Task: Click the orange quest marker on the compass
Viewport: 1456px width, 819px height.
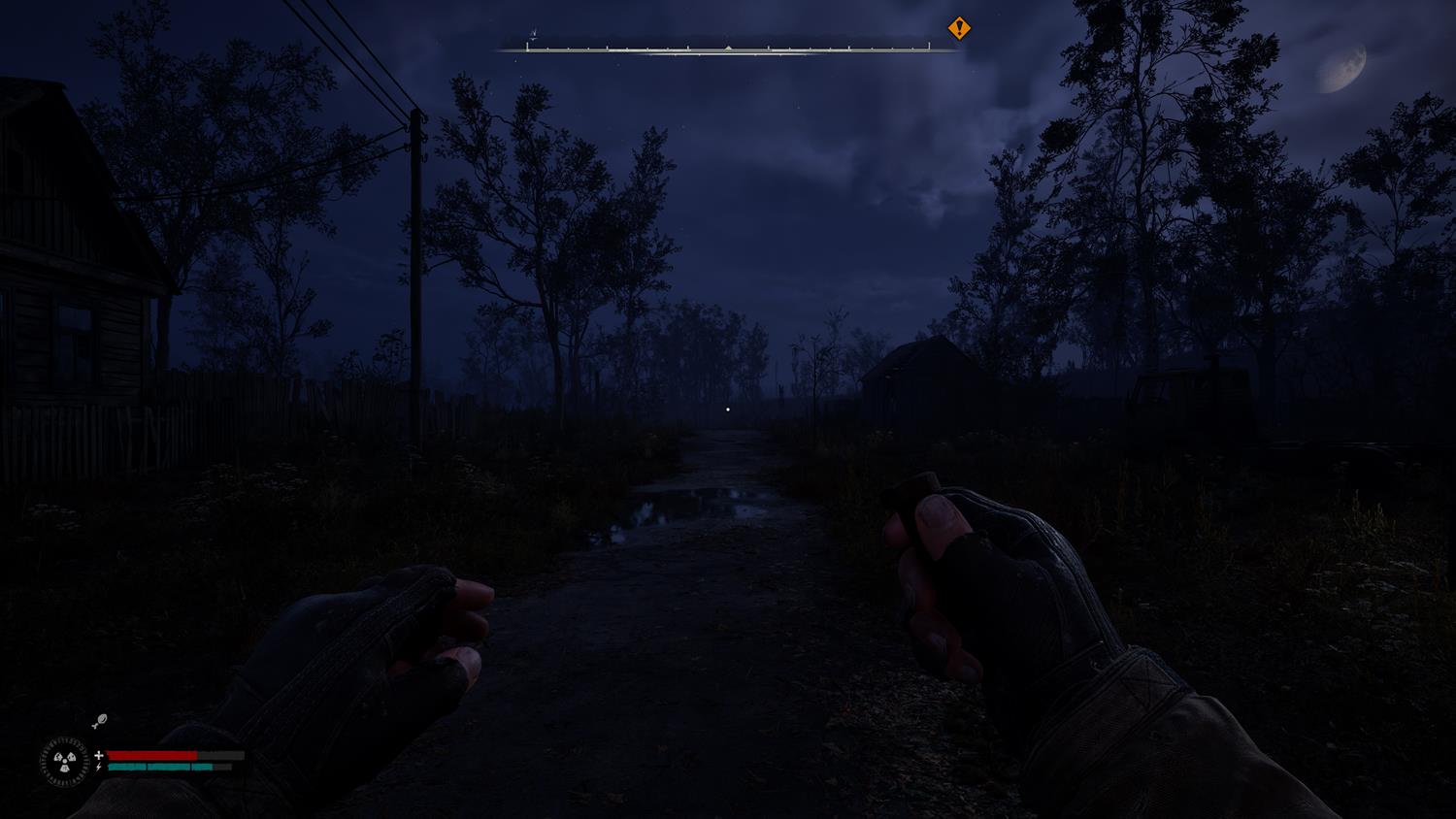Action: tap(959, 28)
